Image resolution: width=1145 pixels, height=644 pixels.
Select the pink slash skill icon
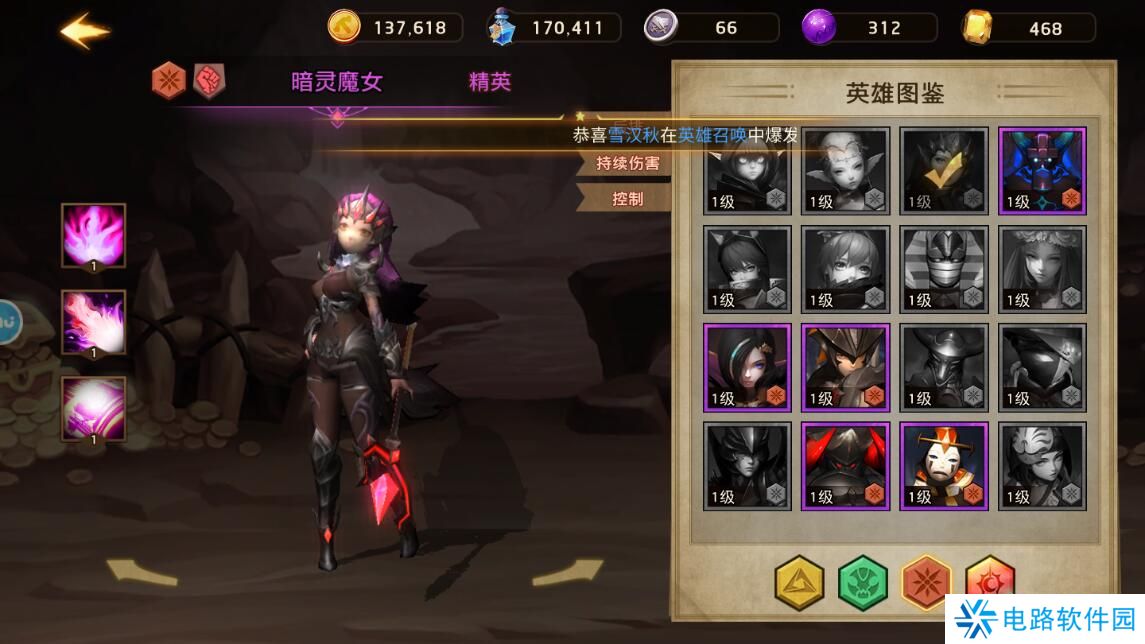click(94, 323)
